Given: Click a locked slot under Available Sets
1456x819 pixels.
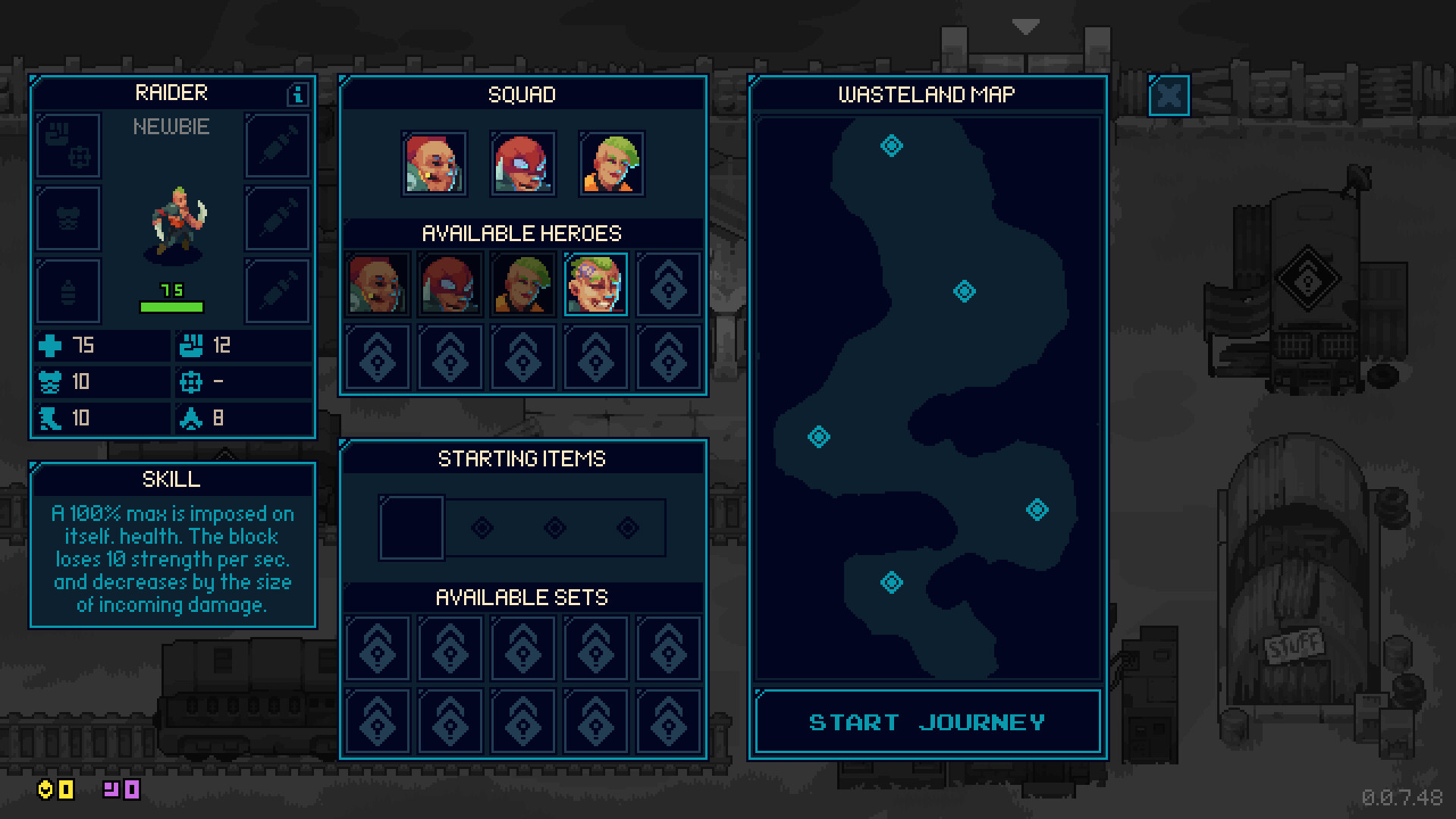Looking at the screenshot, I should [x=377, y=648].
